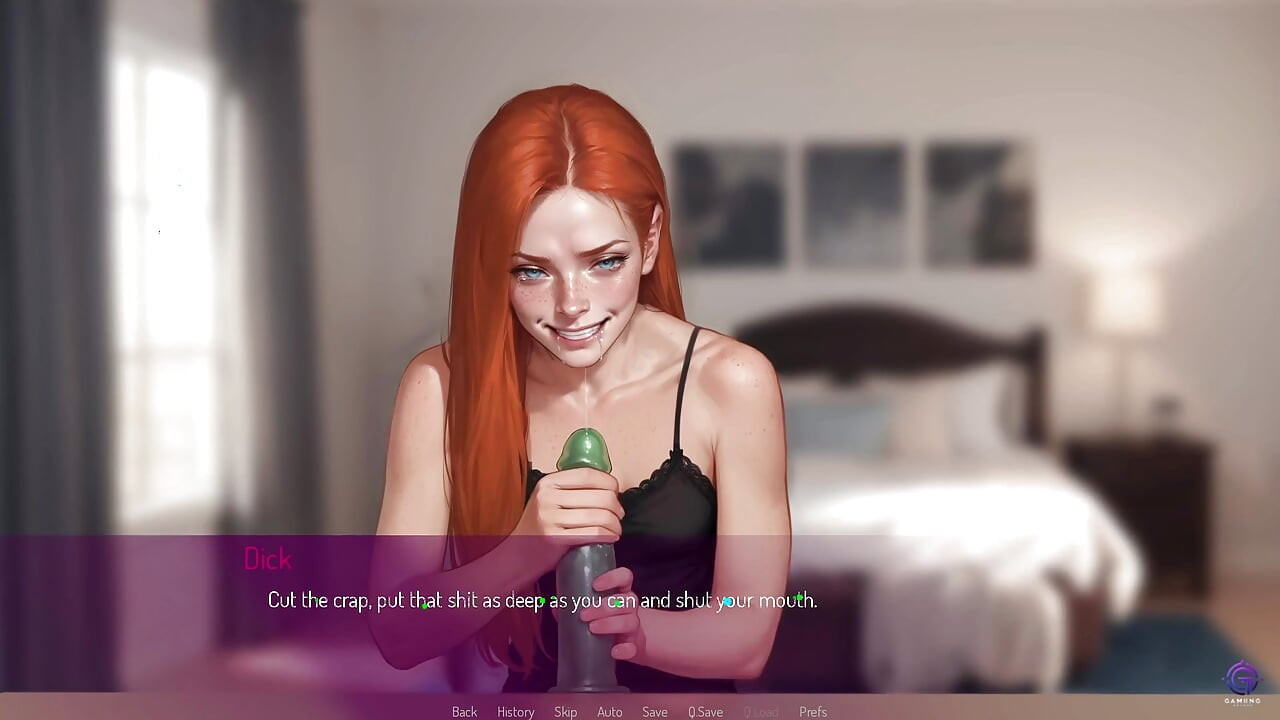Viewport: 1280px width, 720px height.
Task: Perform a quick save with Q.Save
Action: pyautogui.click(x=706, y=711)
